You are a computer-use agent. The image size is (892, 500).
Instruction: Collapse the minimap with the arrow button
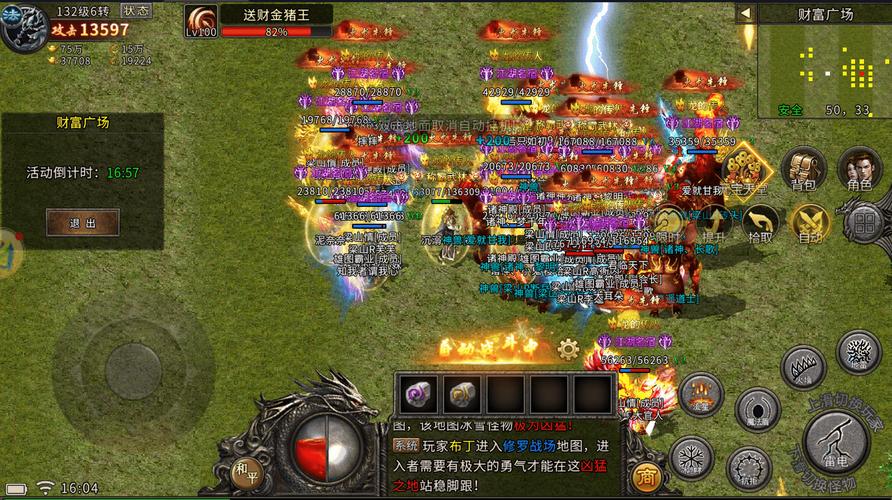tap(745, 13)
